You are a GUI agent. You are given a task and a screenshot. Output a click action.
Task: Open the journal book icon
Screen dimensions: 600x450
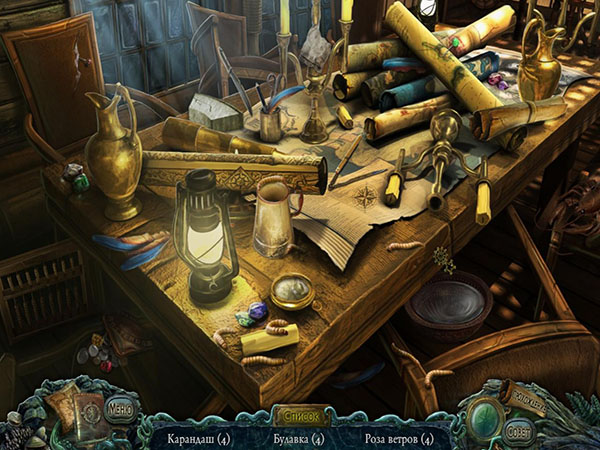point(76,410)
